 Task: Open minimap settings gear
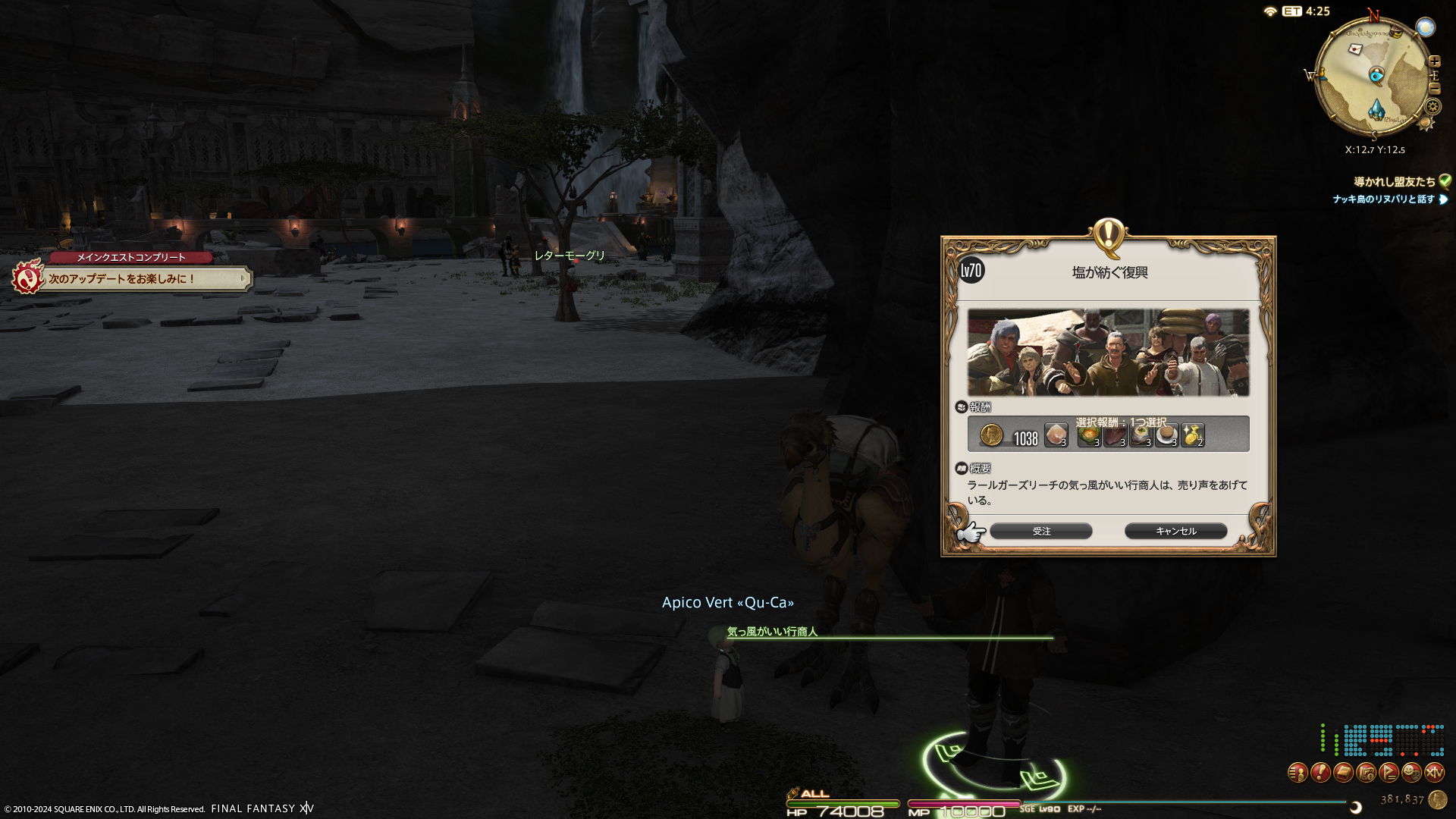(x=1432, y=107)
